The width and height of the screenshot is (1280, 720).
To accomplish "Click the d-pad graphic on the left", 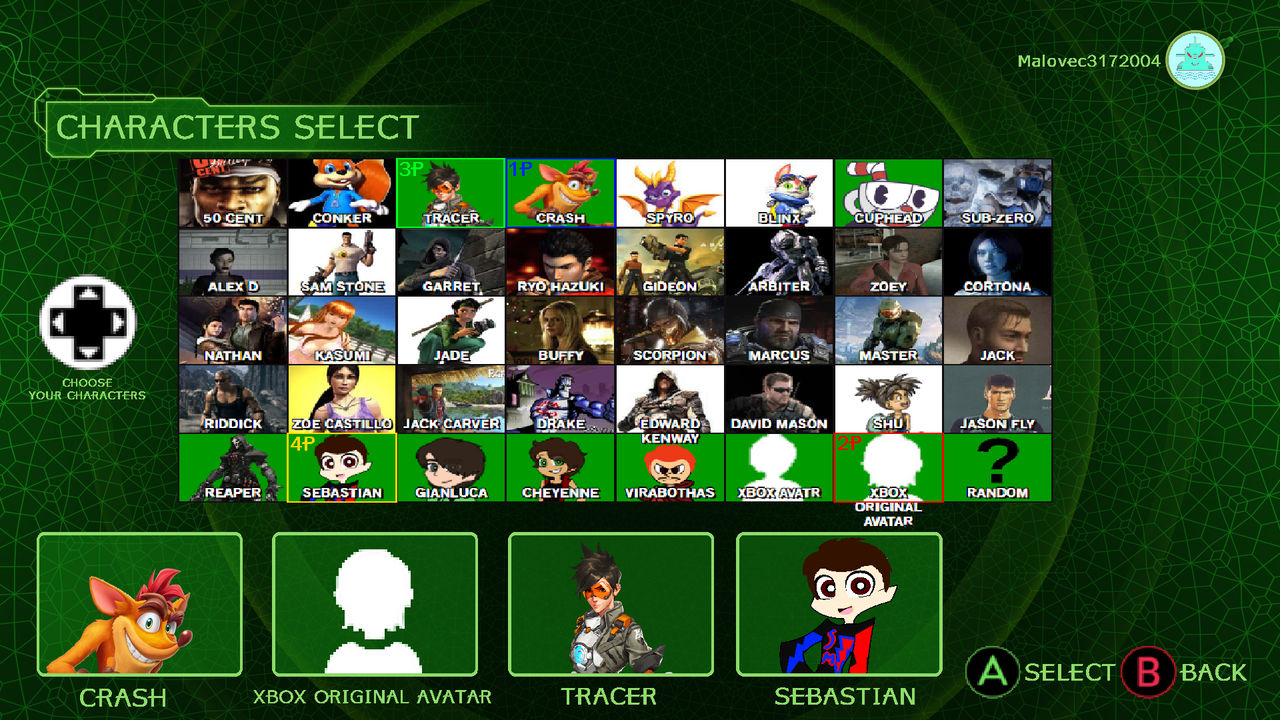I will pos(89,325).
